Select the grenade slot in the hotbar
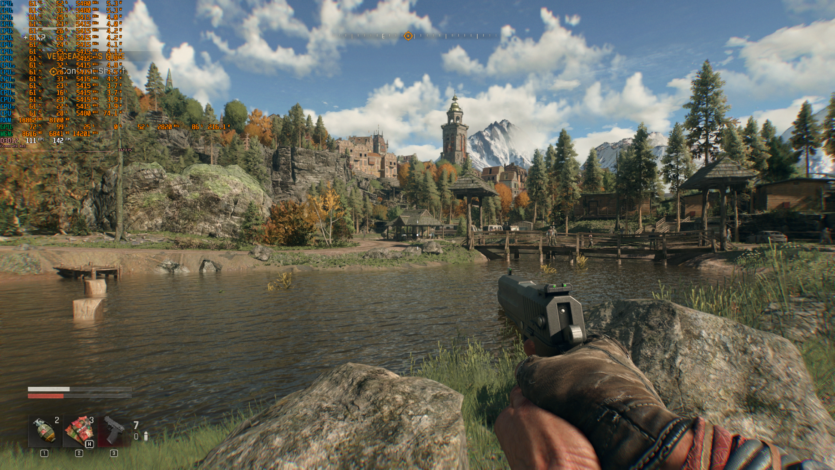 point(44,431)
